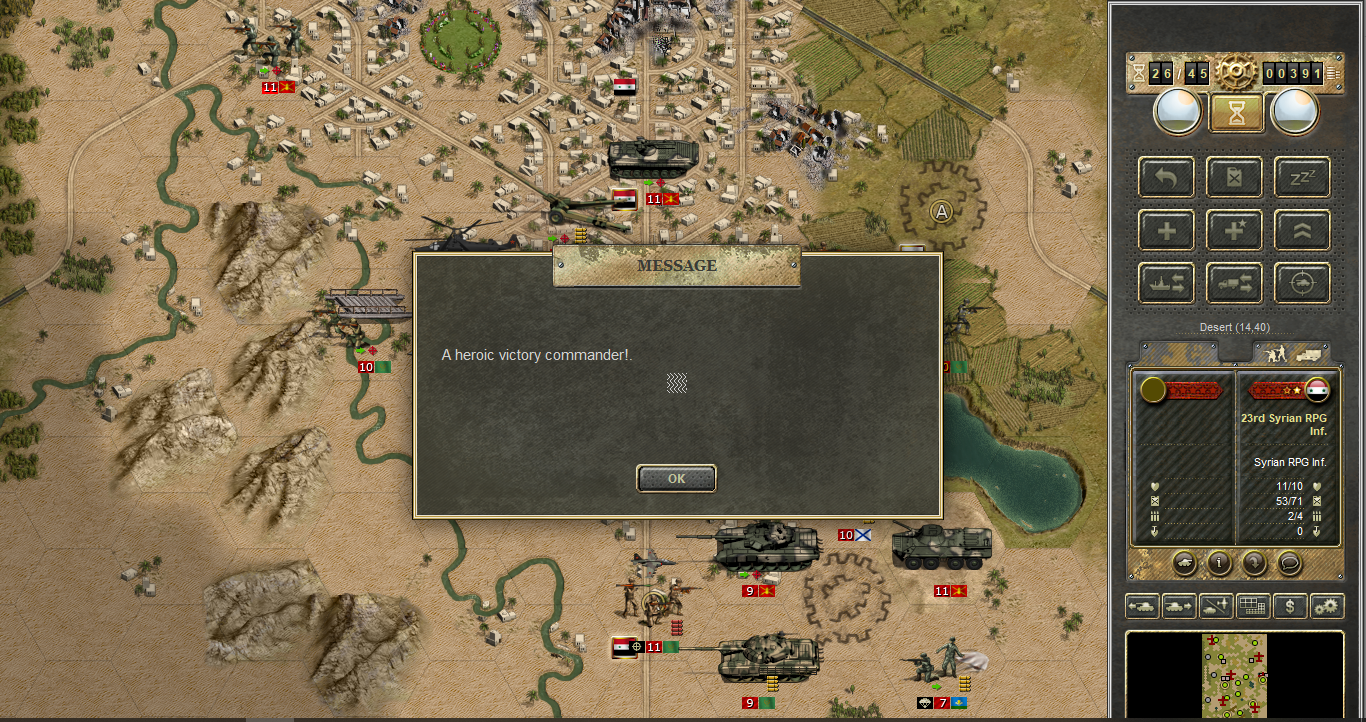Image resolution: width=1366 pixels, height=722 pixels.
Task: Put the unit to sleep (Zzz button)
Action: click(x=1302, y=177)
